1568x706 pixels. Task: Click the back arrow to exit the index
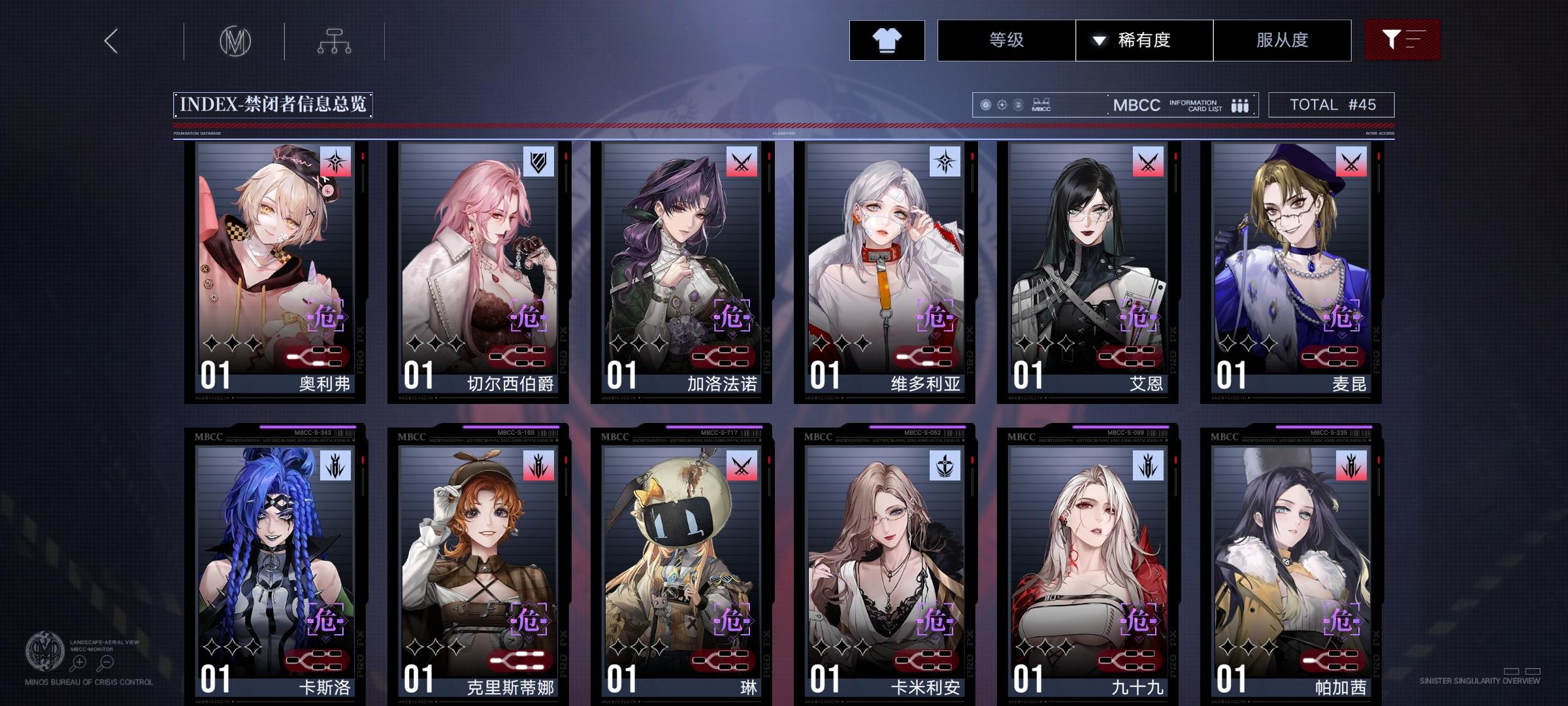click(110, 41)
